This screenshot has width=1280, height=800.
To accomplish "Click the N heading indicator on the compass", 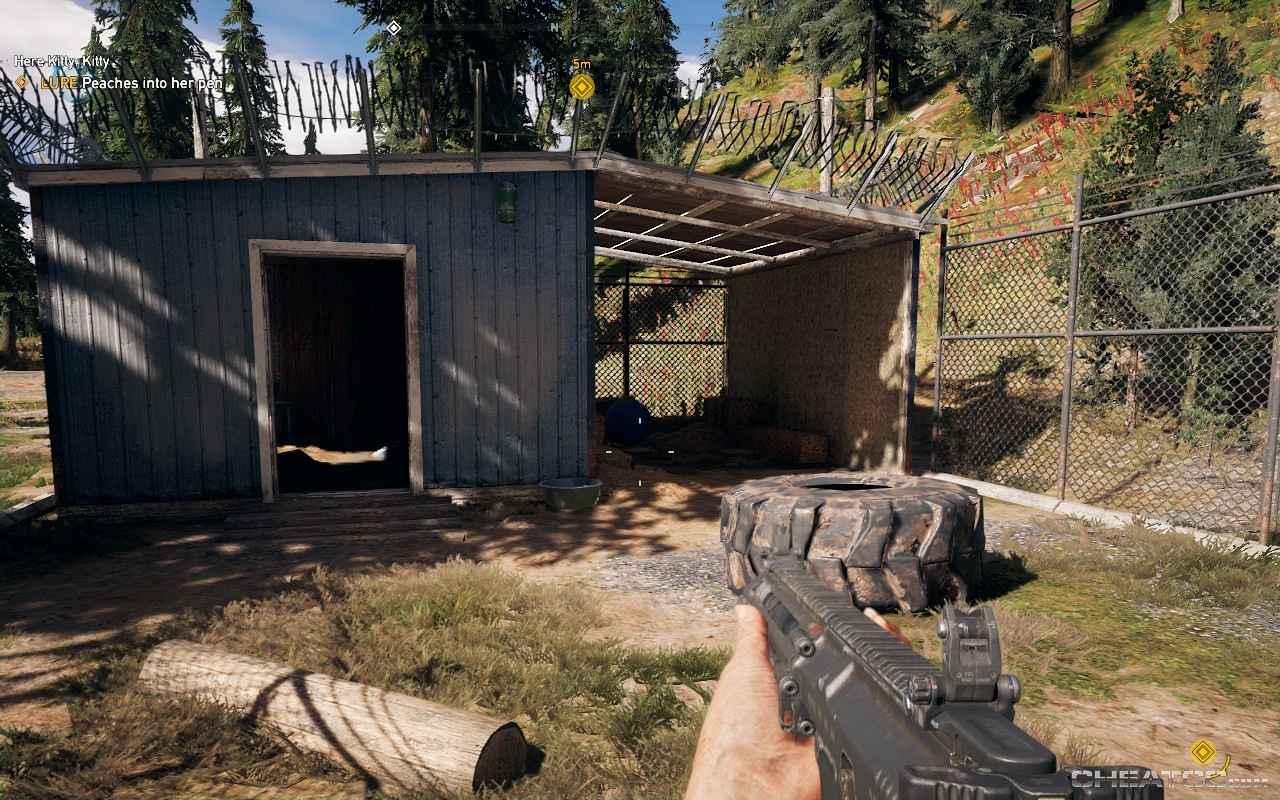I will (557, 29).
